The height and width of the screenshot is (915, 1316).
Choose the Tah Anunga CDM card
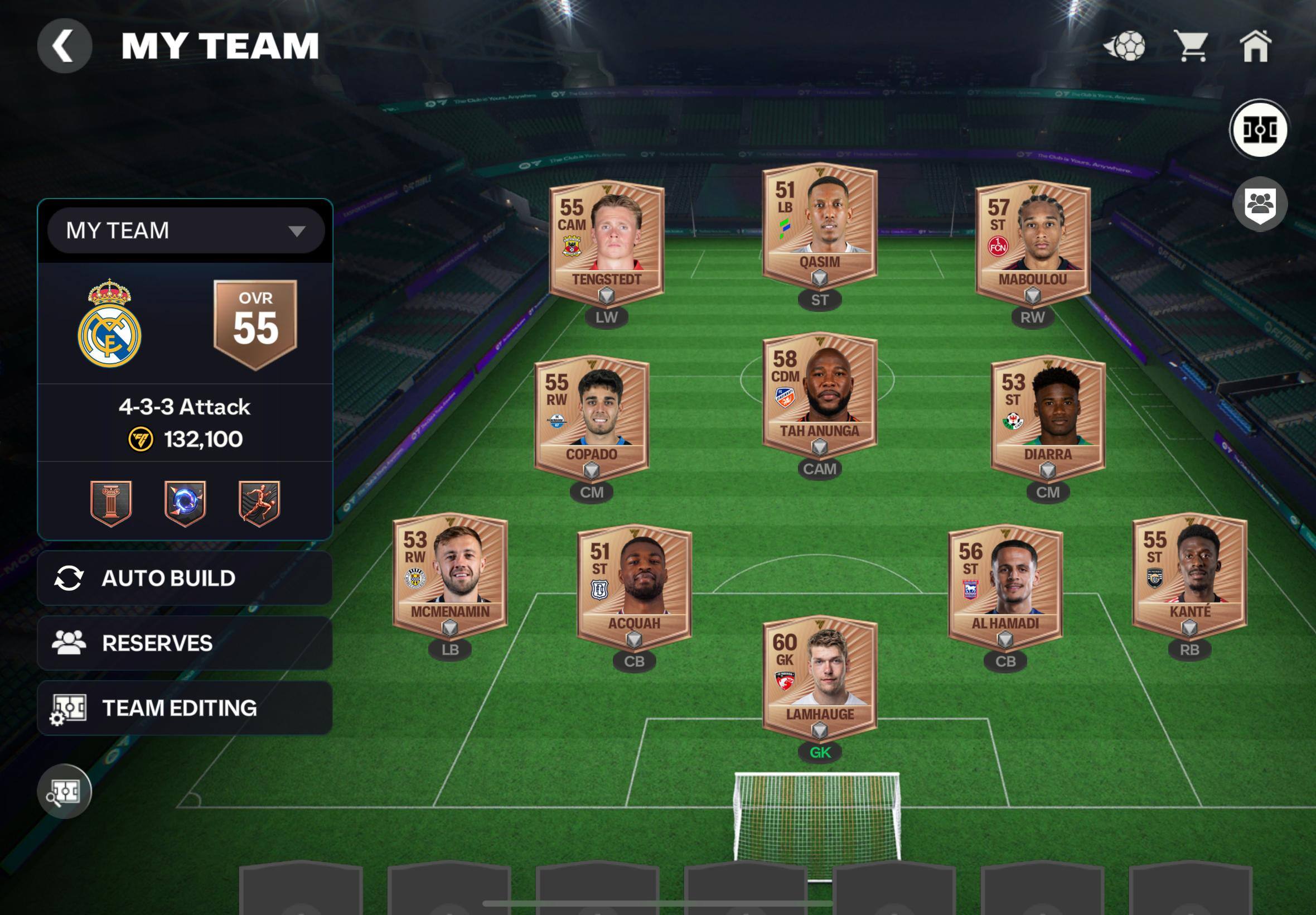point(820,394)
